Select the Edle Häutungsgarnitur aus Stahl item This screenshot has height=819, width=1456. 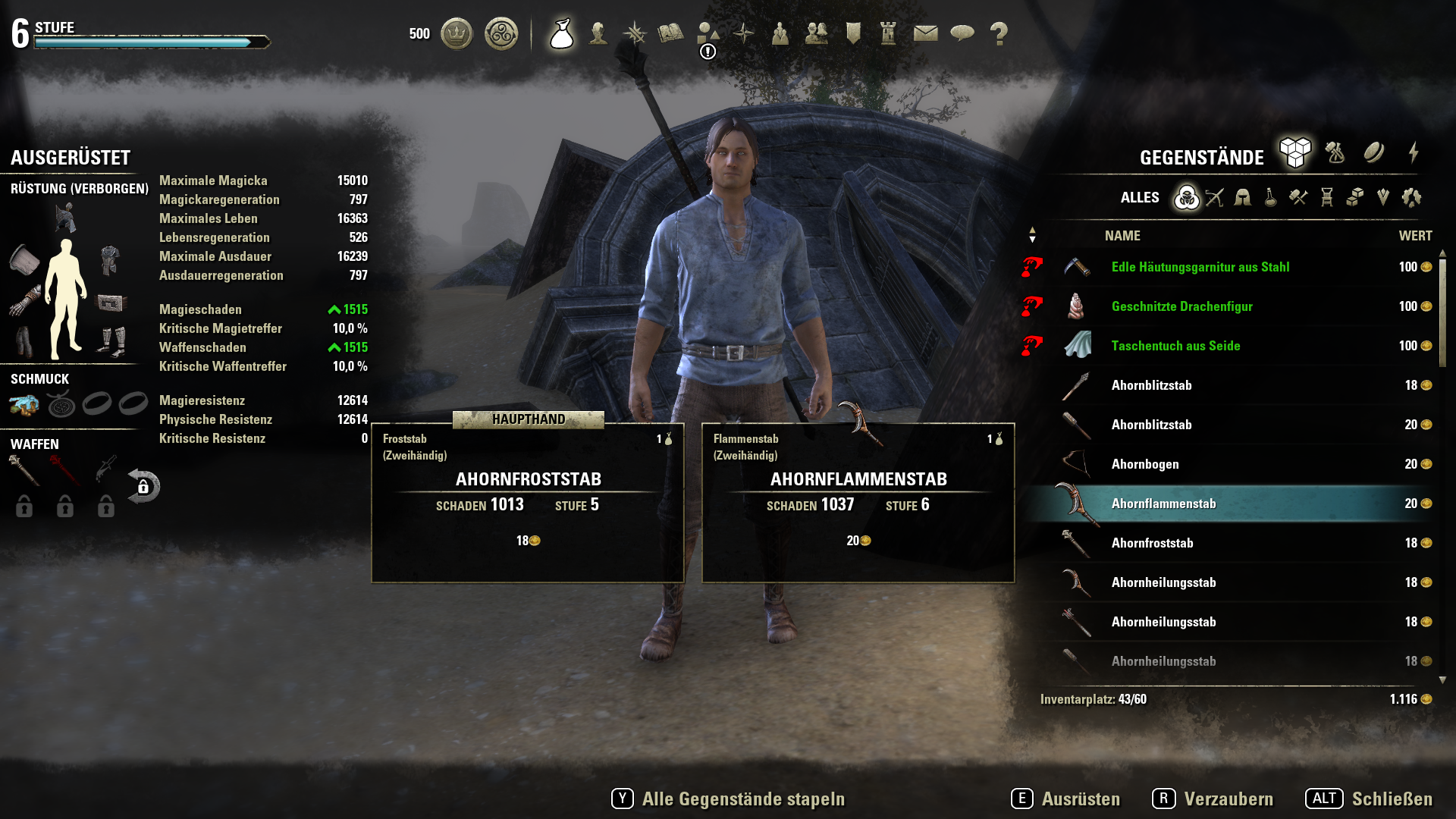(1200, 267)
